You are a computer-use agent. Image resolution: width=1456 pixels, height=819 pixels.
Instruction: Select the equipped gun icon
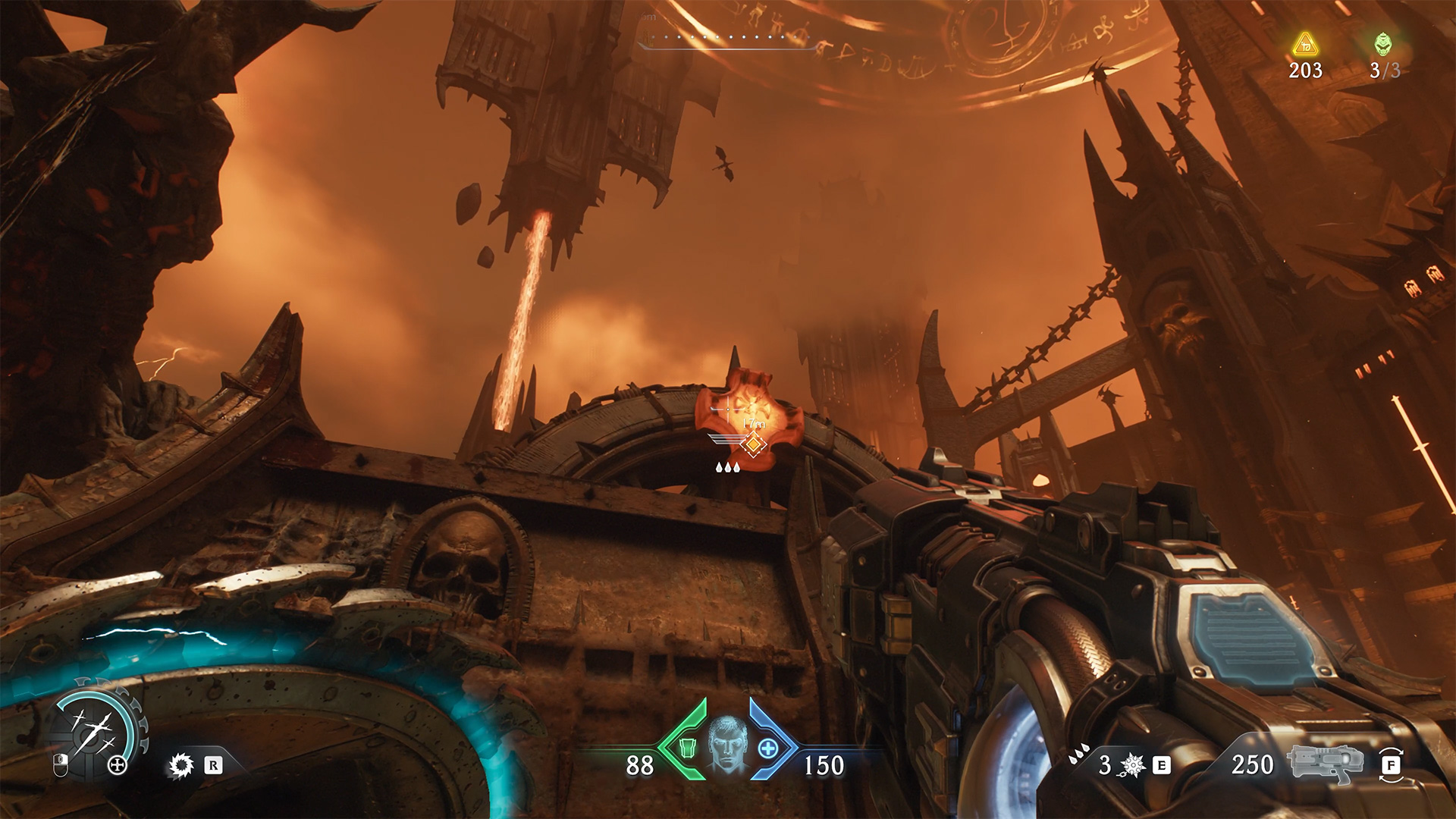pos(1324,764)
